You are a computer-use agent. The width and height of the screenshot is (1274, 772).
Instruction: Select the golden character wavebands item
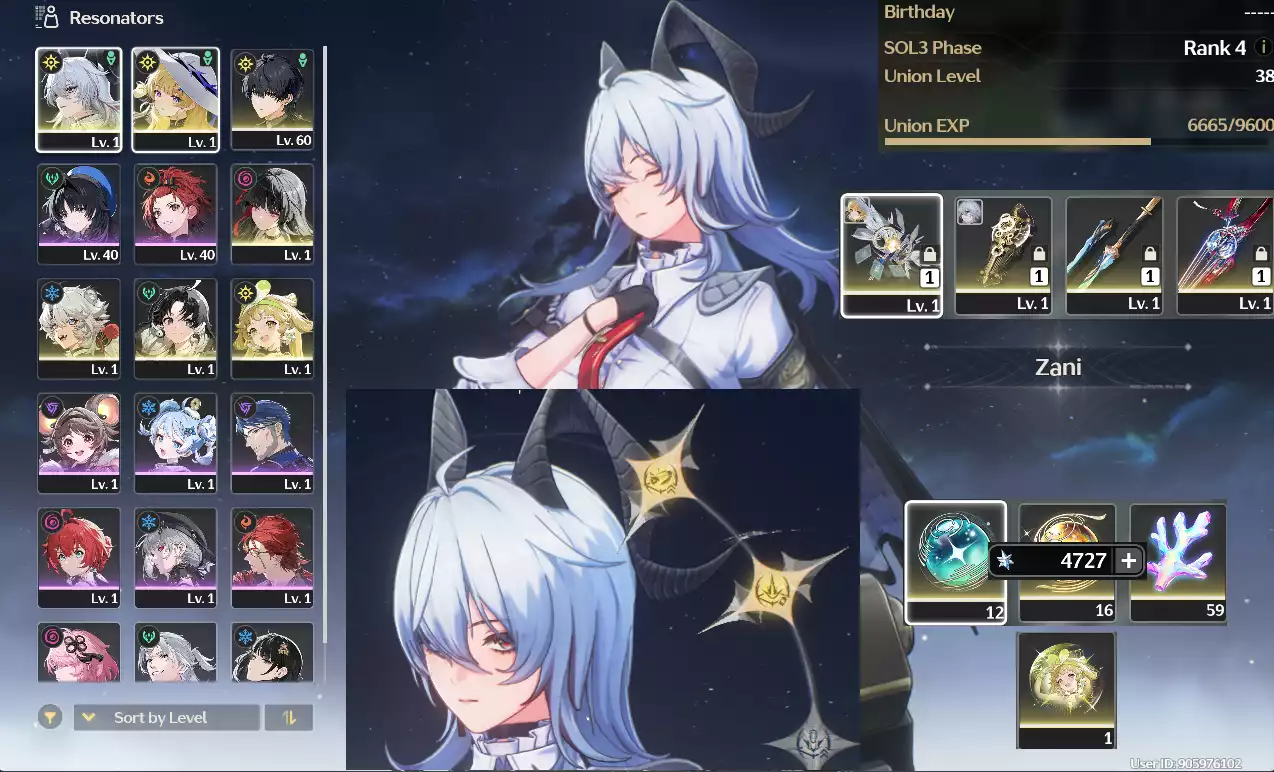coord(1066,689)
